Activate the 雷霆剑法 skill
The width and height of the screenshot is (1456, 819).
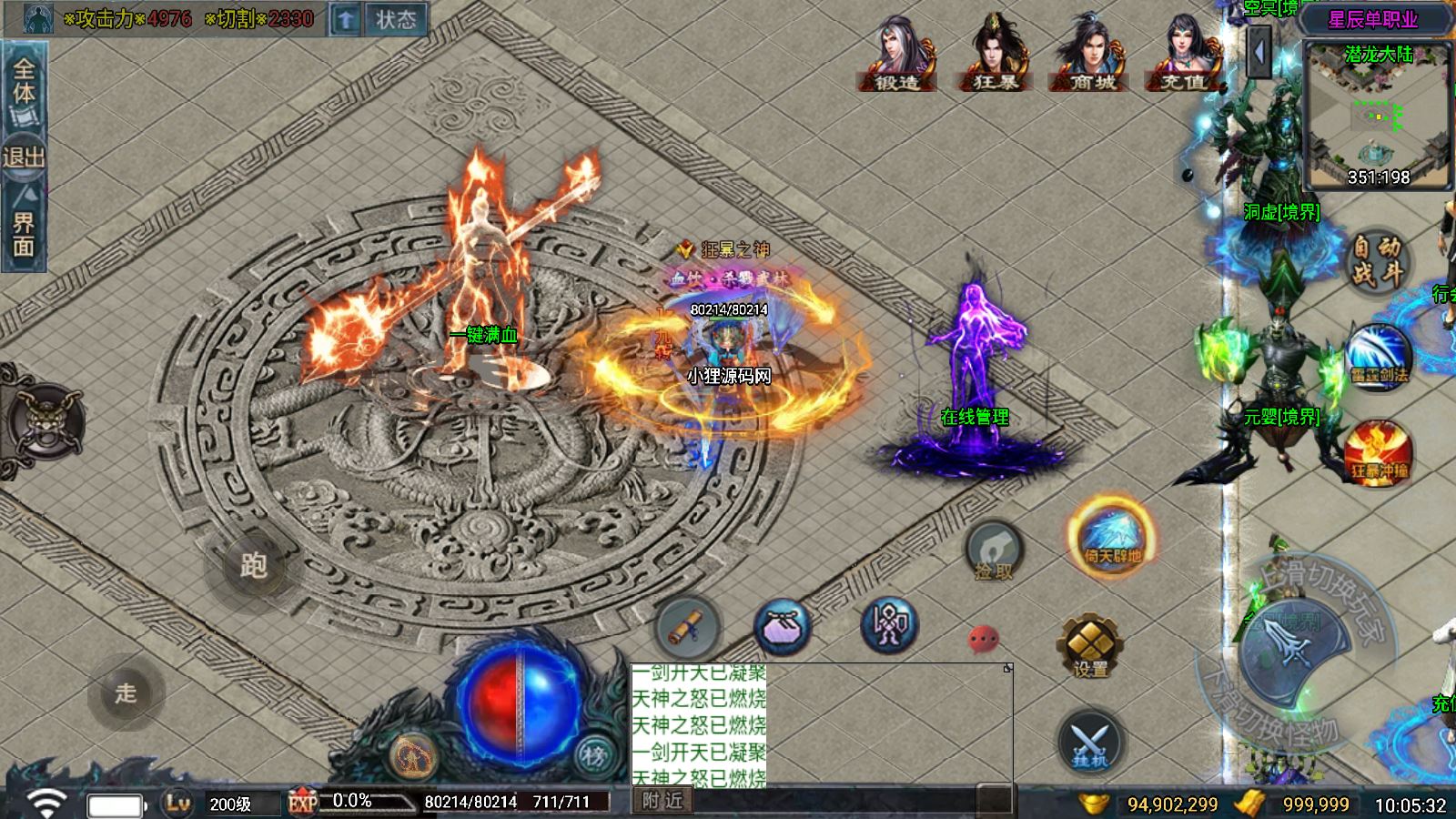coord(1378,357)
